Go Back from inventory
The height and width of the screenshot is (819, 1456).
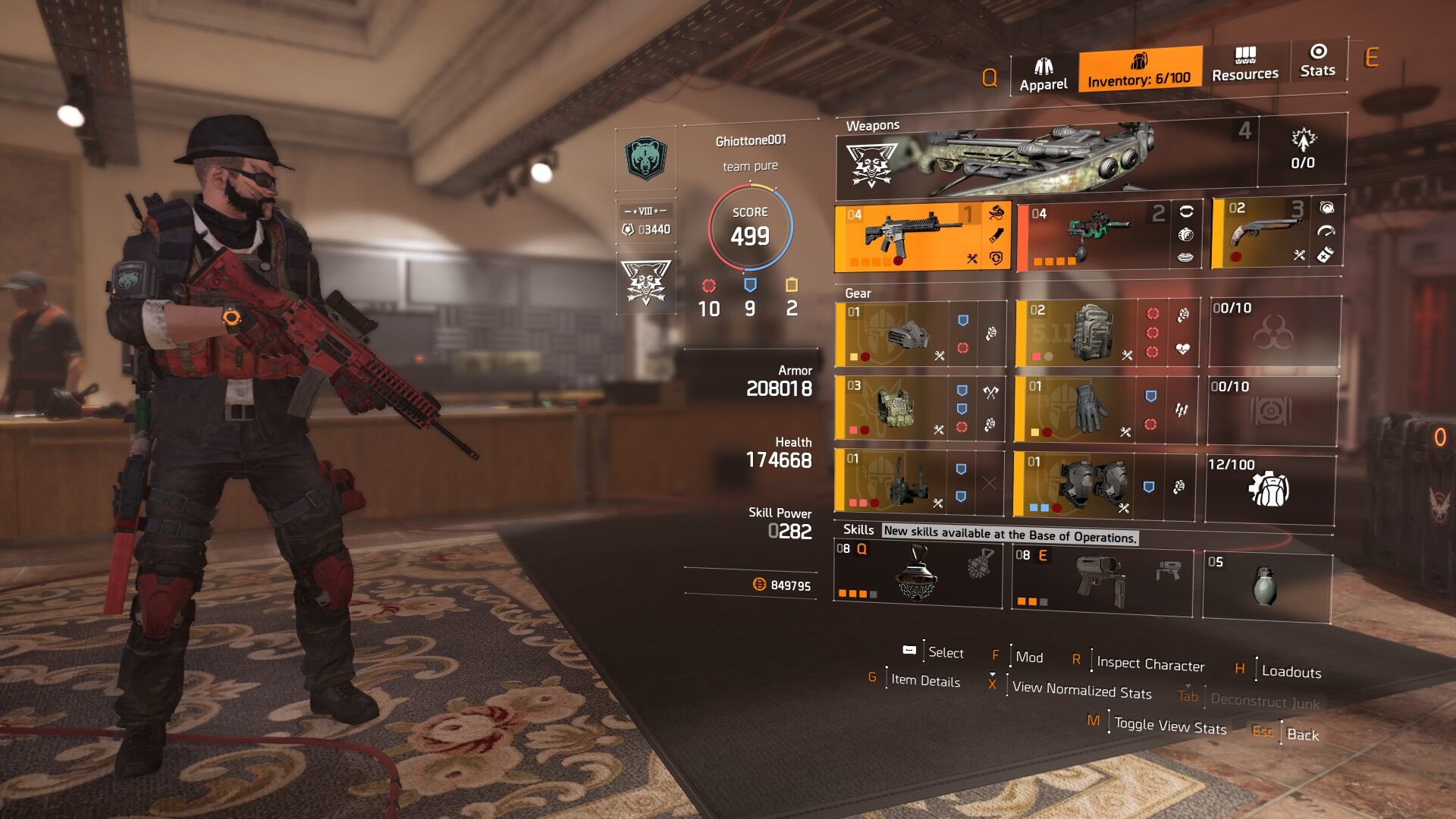[1302, 734]
